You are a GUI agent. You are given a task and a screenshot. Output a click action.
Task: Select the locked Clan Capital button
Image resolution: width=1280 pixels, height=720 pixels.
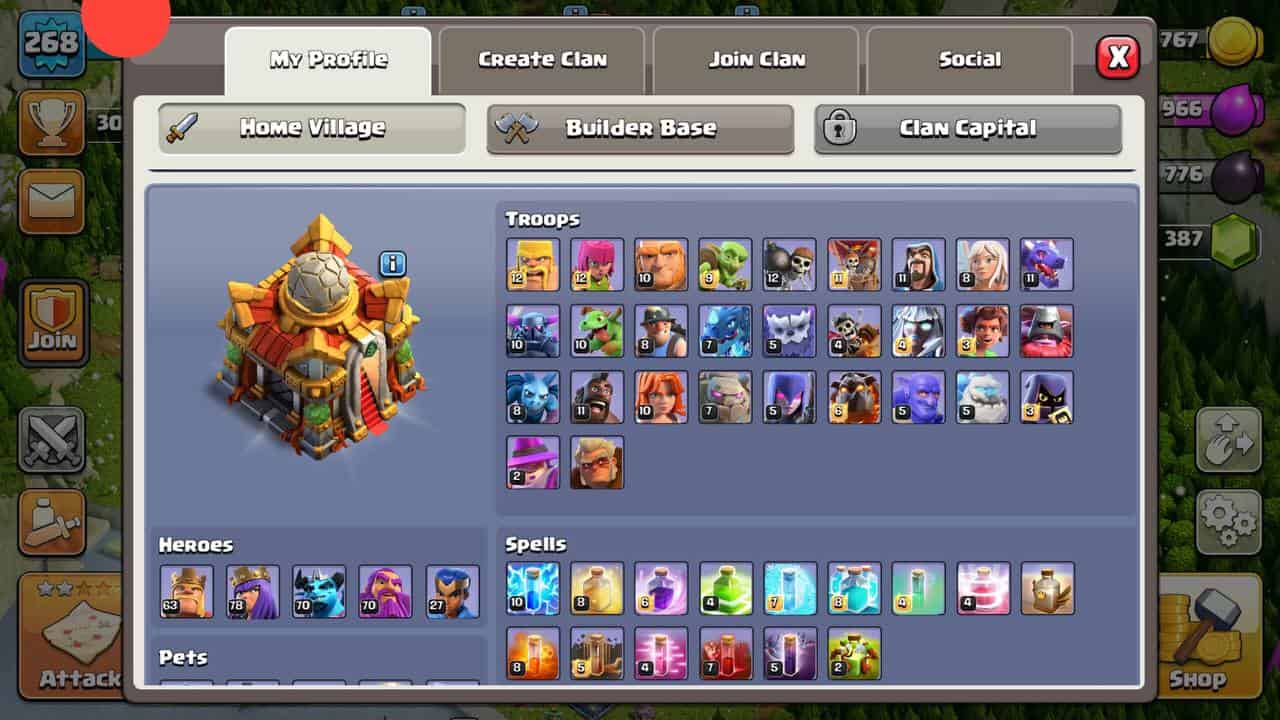(967, 129)
